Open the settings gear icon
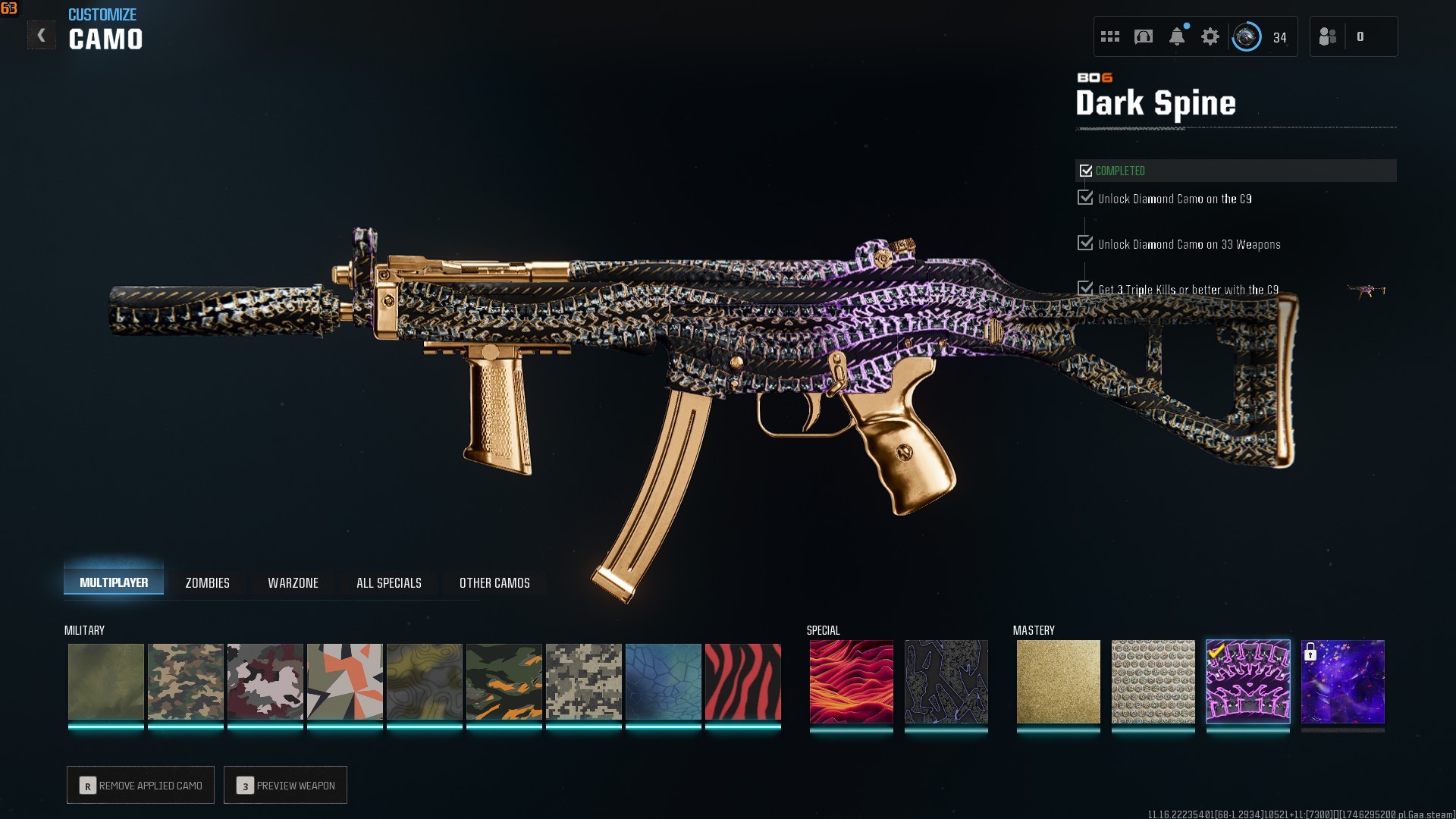The width and height of the screenshot is (1456, 819). [x=1210, y=36]
